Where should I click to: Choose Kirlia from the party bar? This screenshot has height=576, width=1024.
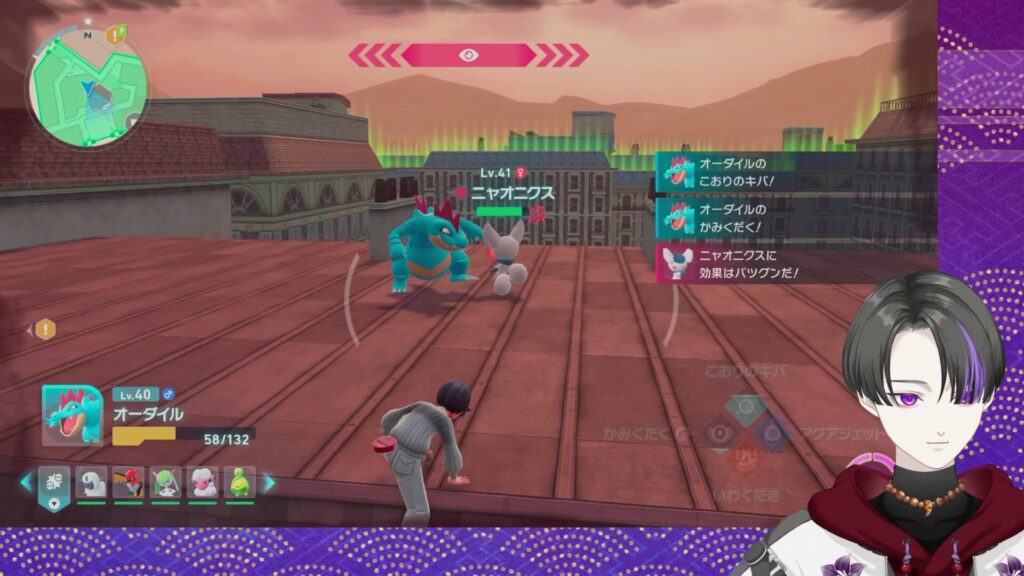[165, 482]
